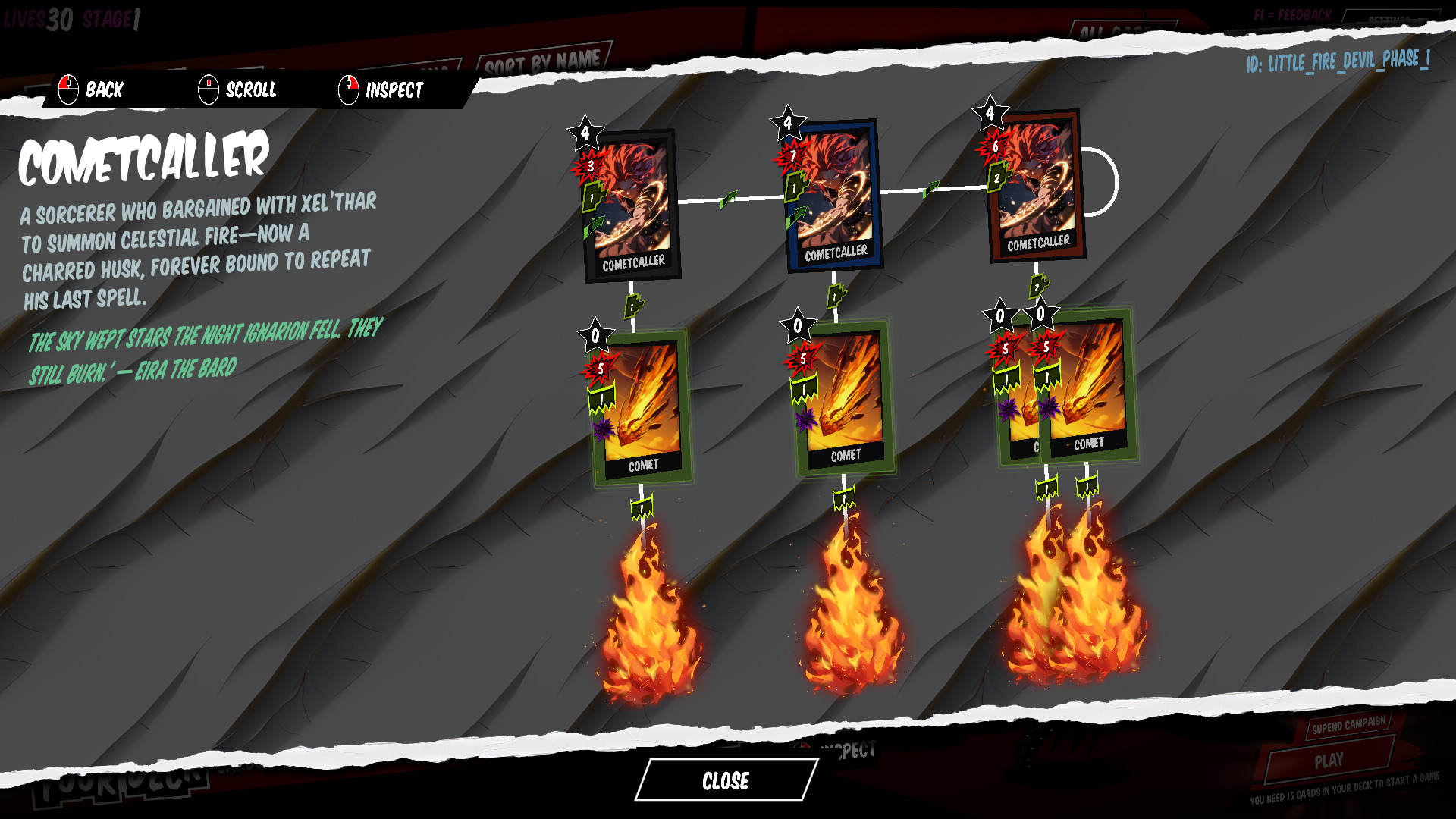Image resolution: width=1456 pixels, height=819 pixels.
Task: Close the Cometcaller inspect panel
Action: 726,780
